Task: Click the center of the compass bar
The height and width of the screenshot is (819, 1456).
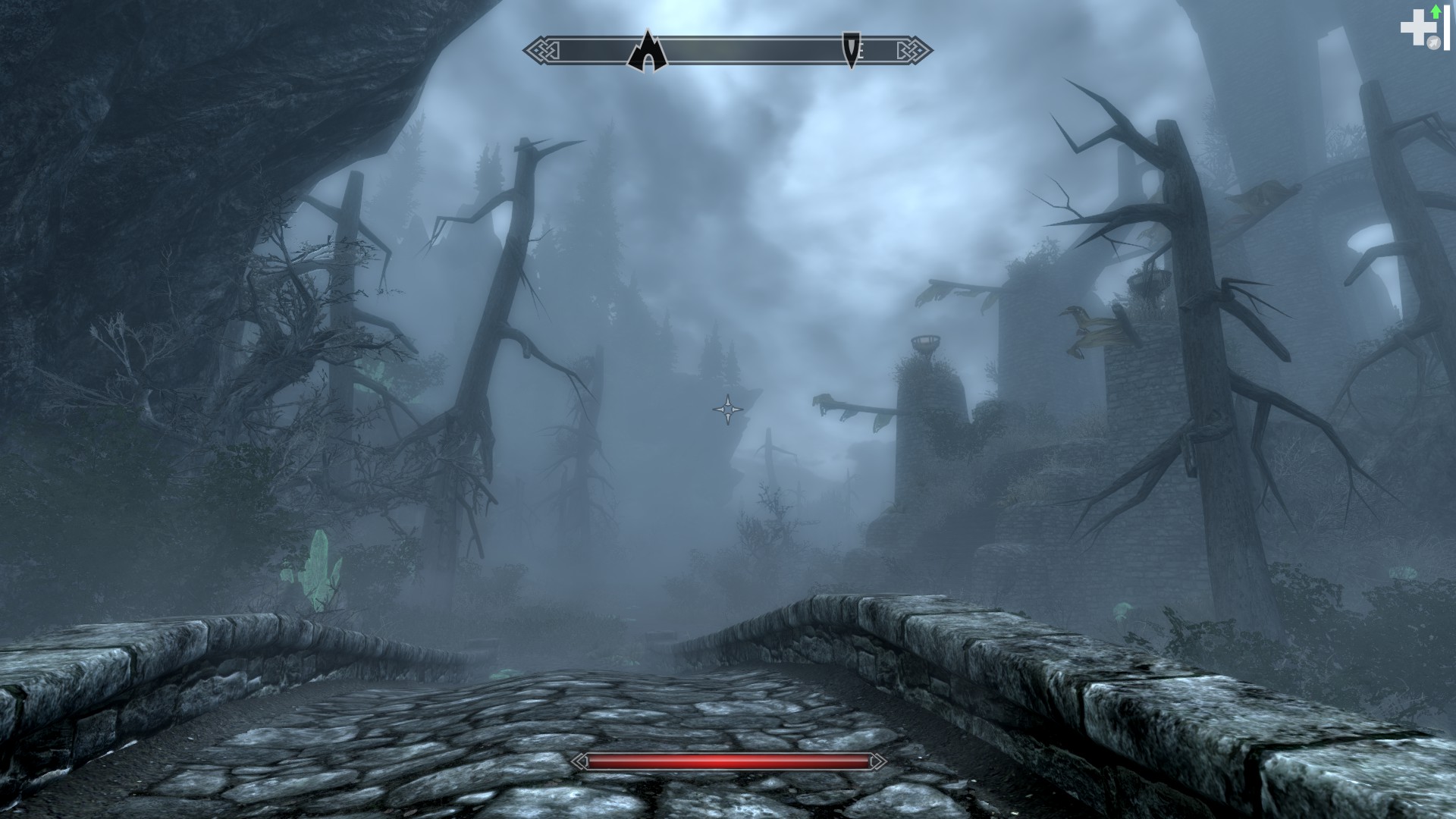Action: tap(728, 50)
